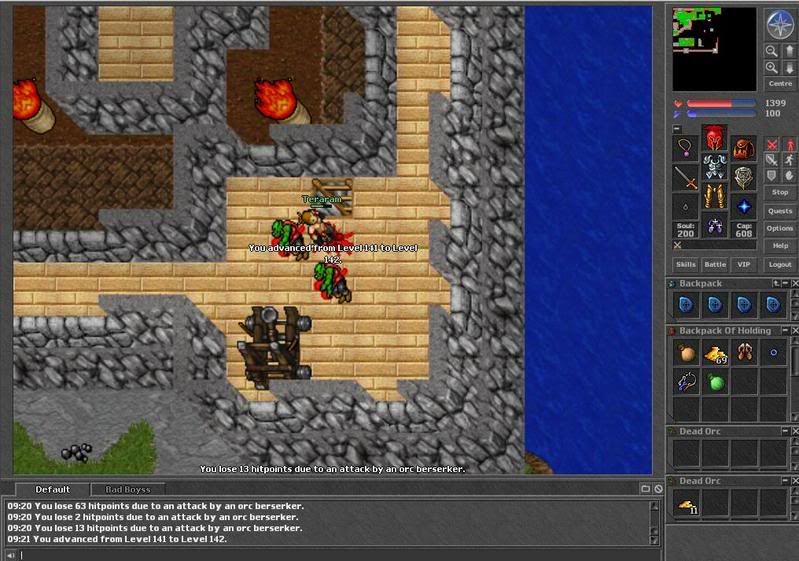Open the Help window
Viewport: 799px width, 561px height.
coord(780,245)
